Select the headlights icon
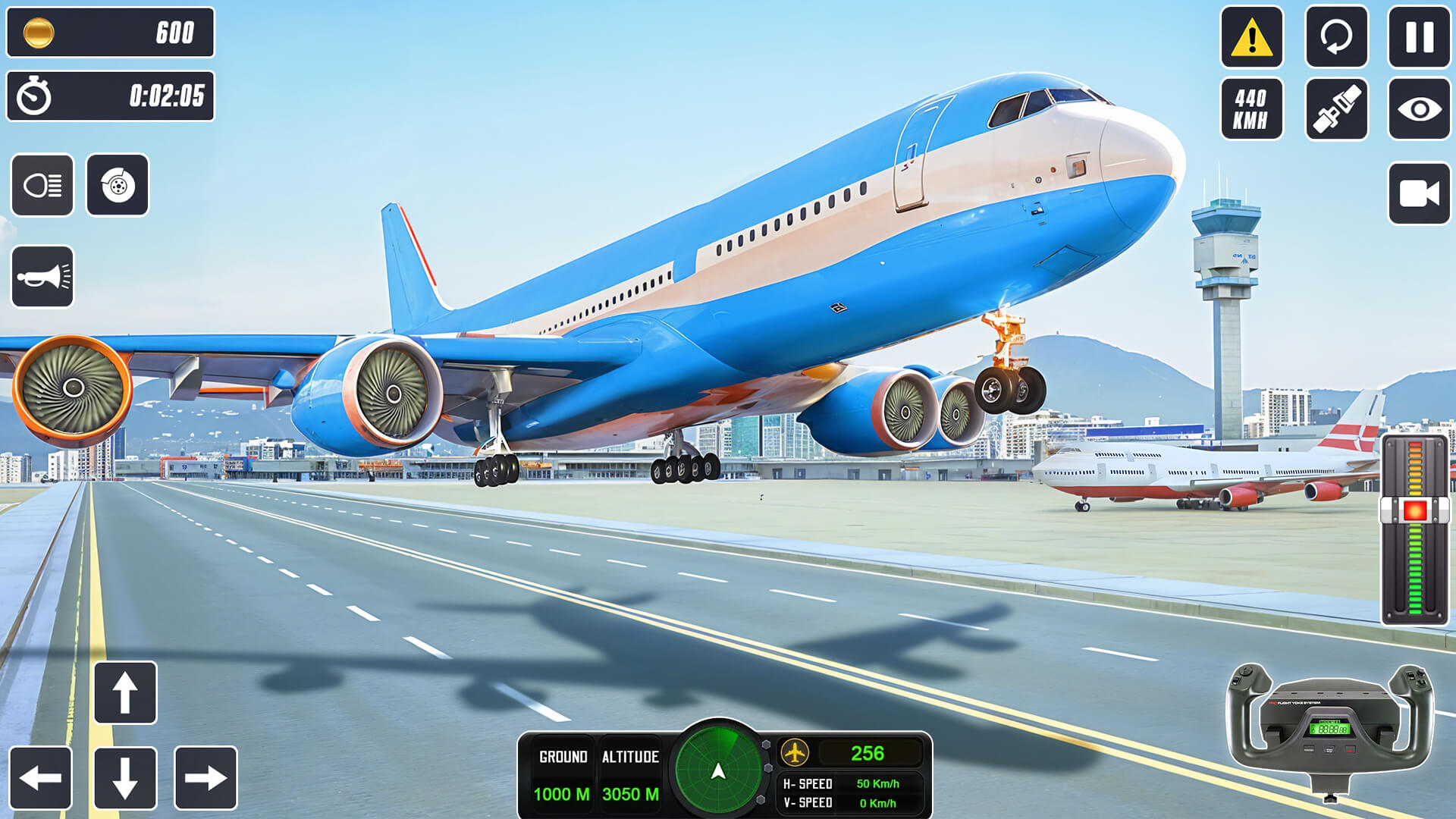This screenshot has width=1456, height=819. click(x=42, y=186)
